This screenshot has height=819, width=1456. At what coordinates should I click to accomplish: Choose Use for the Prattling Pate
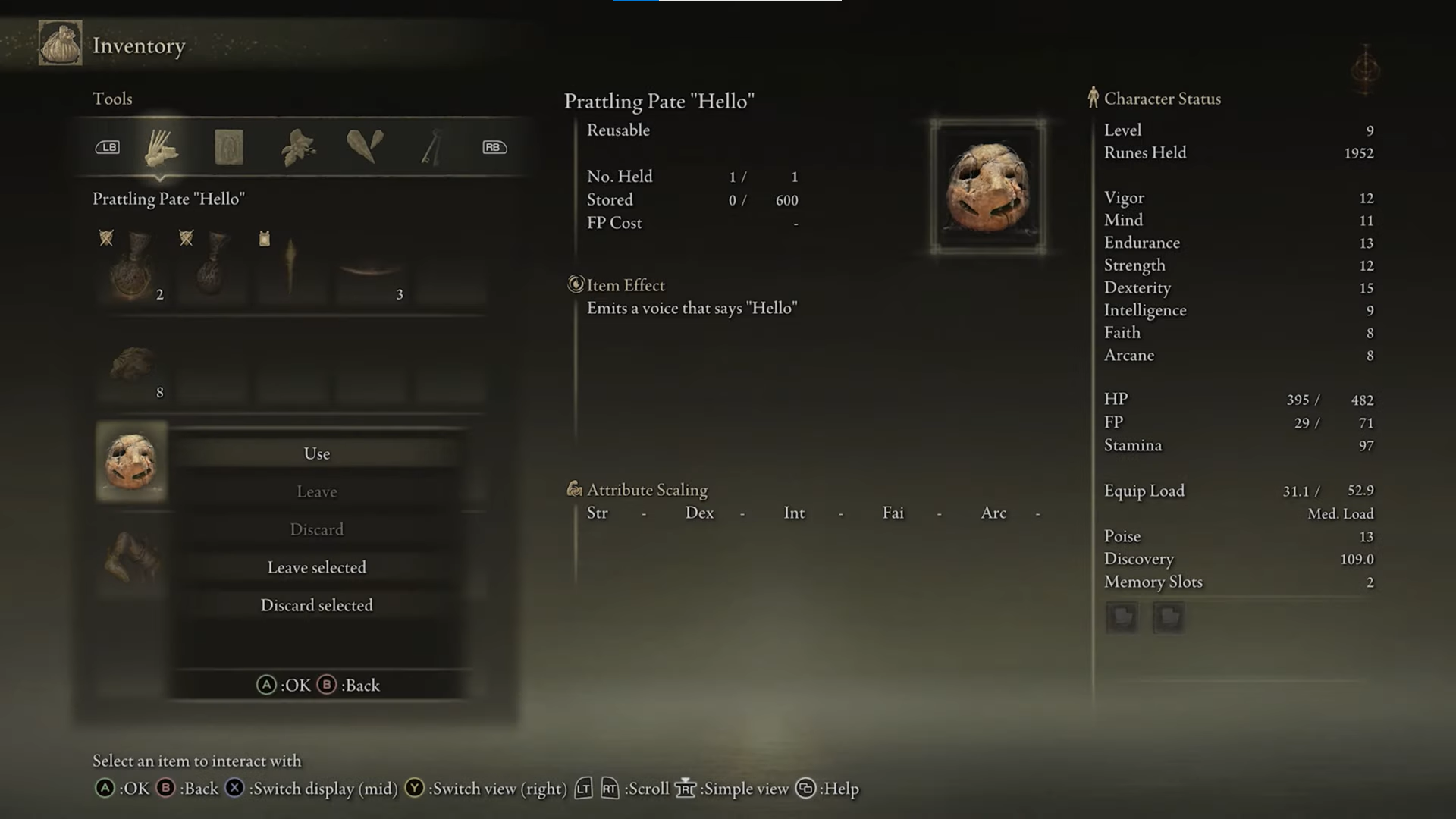(316, 453)
